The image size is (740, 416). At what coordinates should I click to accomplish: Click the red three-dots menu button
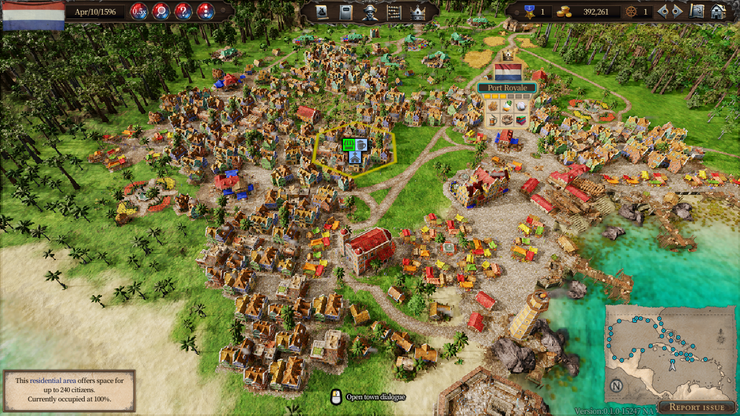204,11
